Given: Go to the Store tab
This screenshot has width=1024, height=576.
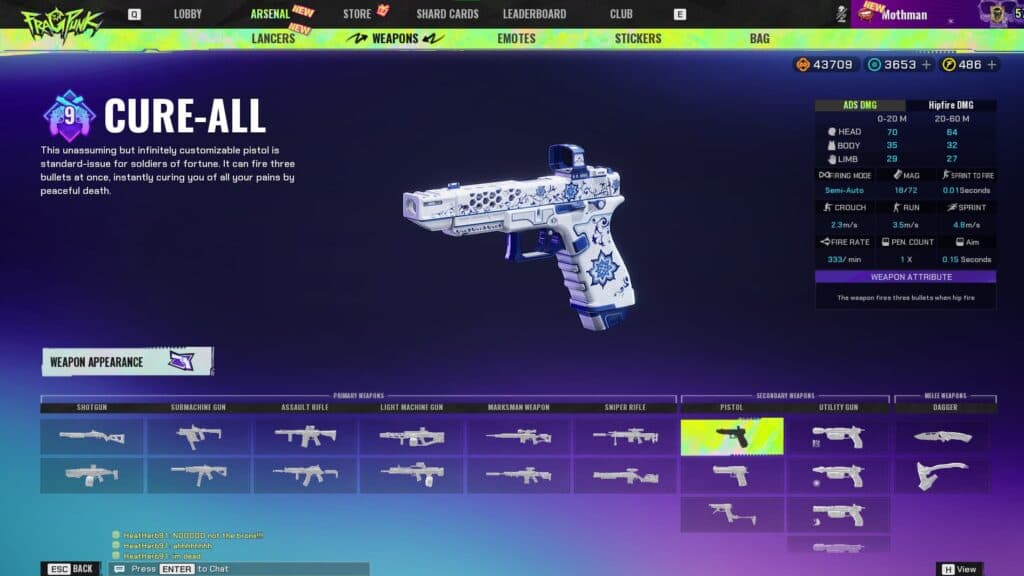Looking at the screenshot, I should click(357, 14).
